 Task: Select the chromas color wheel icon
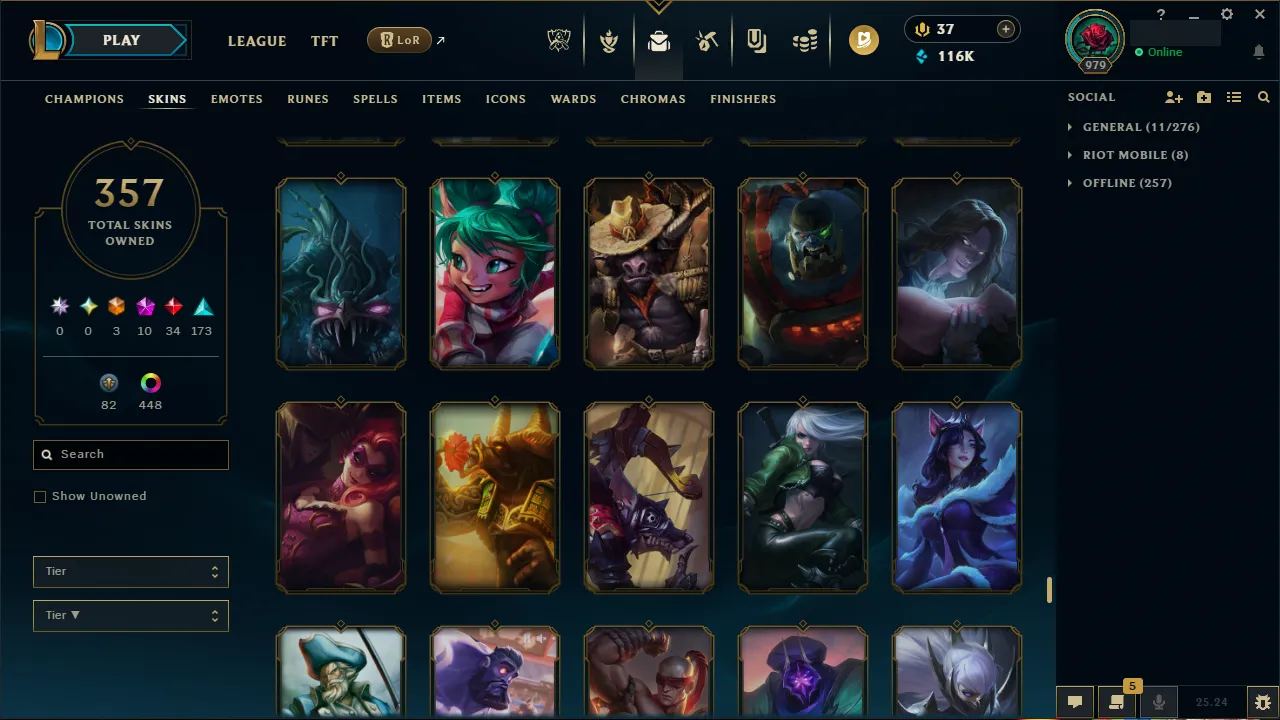[150, 382]
